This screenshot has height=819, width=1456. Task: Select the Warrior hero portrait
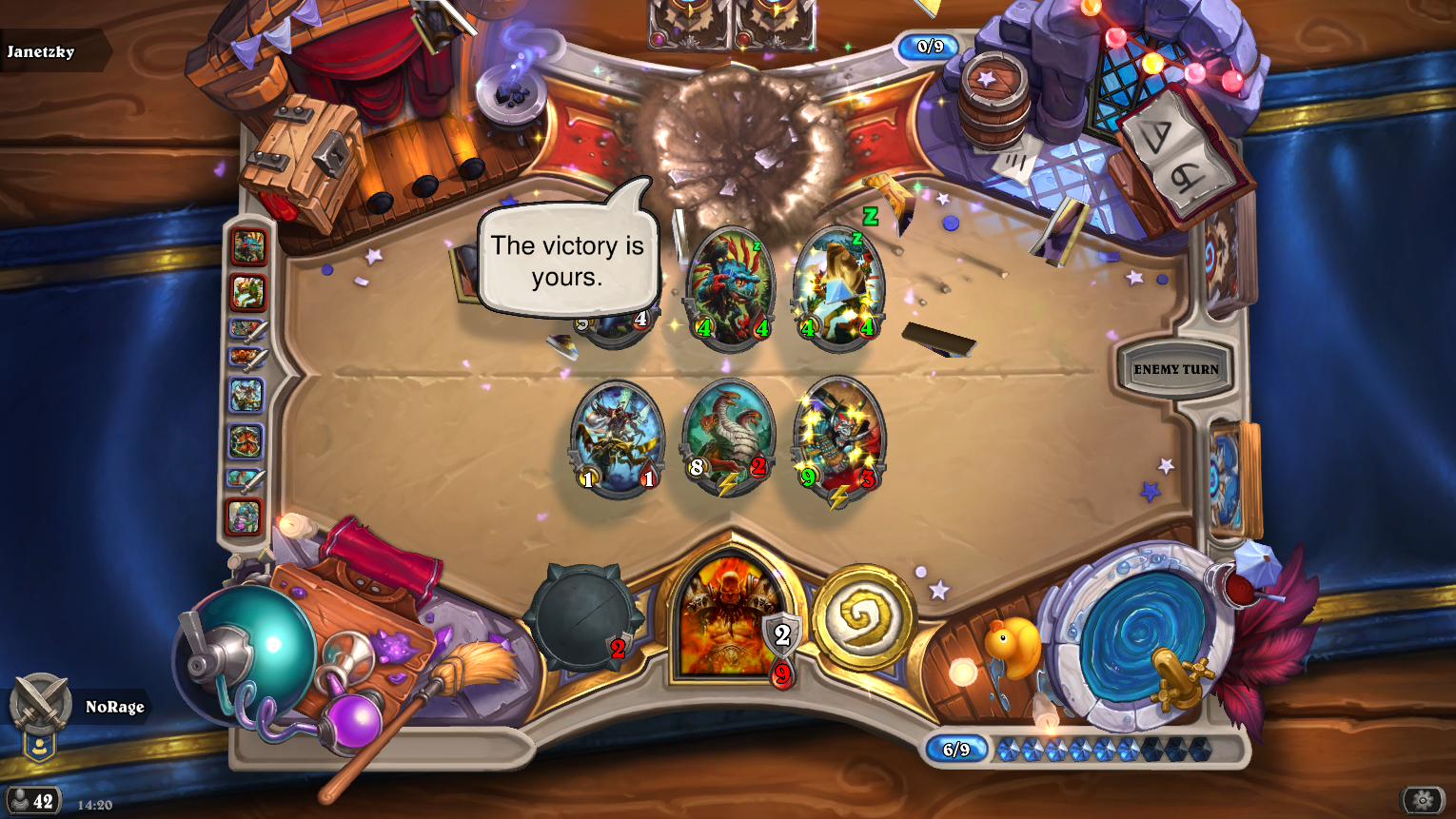tap(728, 618)
